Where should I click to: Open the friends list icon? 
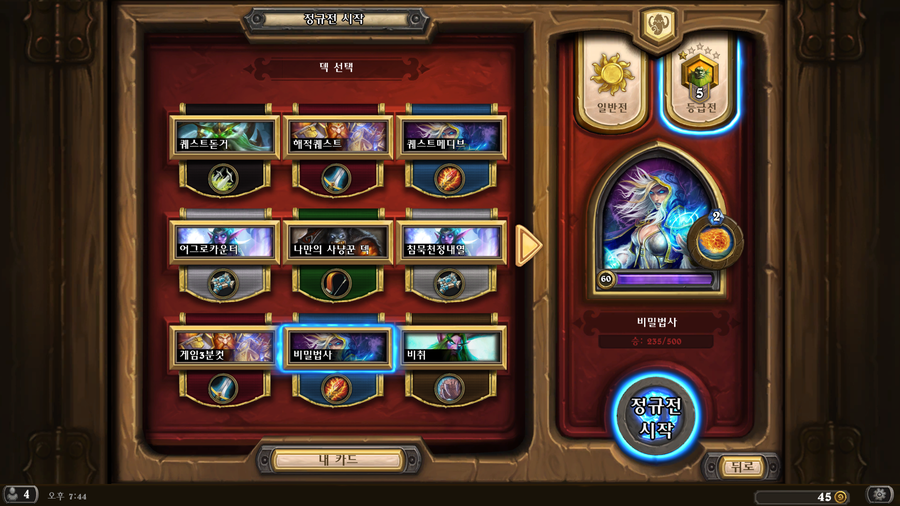[x=18, y=495]
